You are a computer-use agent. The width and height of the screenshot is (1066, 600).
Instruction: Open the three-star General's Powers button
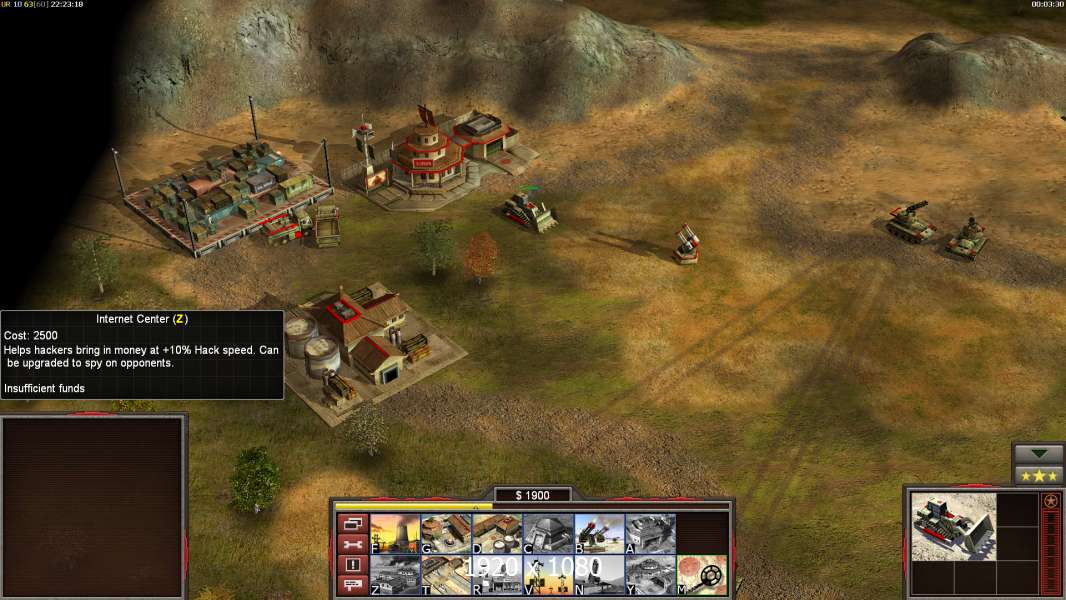click(x=1038, y=476)
